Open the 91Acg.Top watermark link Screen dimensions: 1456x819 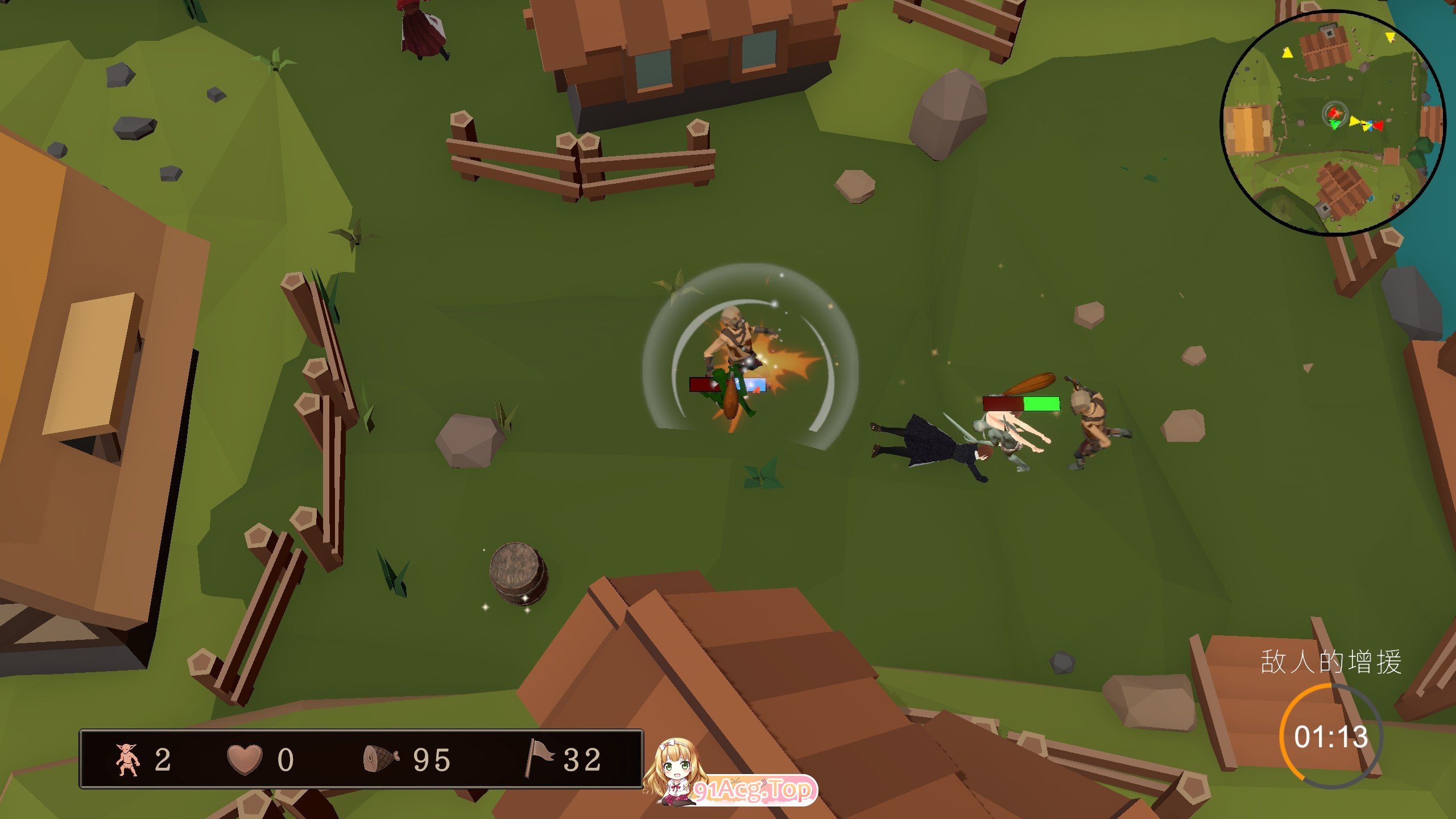pyautogui.click(x=754, y=790)
